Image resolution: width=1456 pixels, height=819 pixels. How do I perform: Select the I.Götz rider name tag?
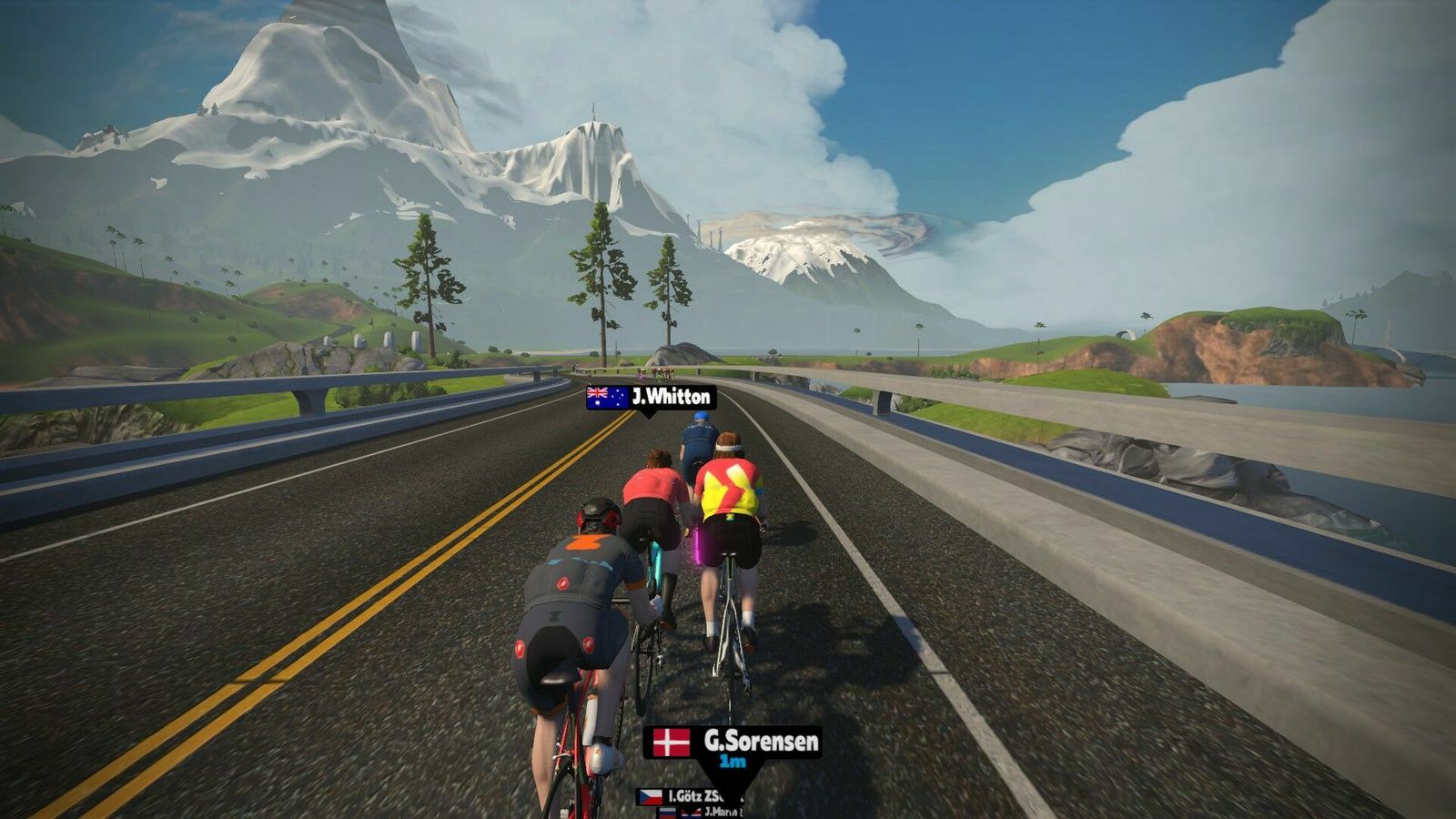tap(692, 796)
